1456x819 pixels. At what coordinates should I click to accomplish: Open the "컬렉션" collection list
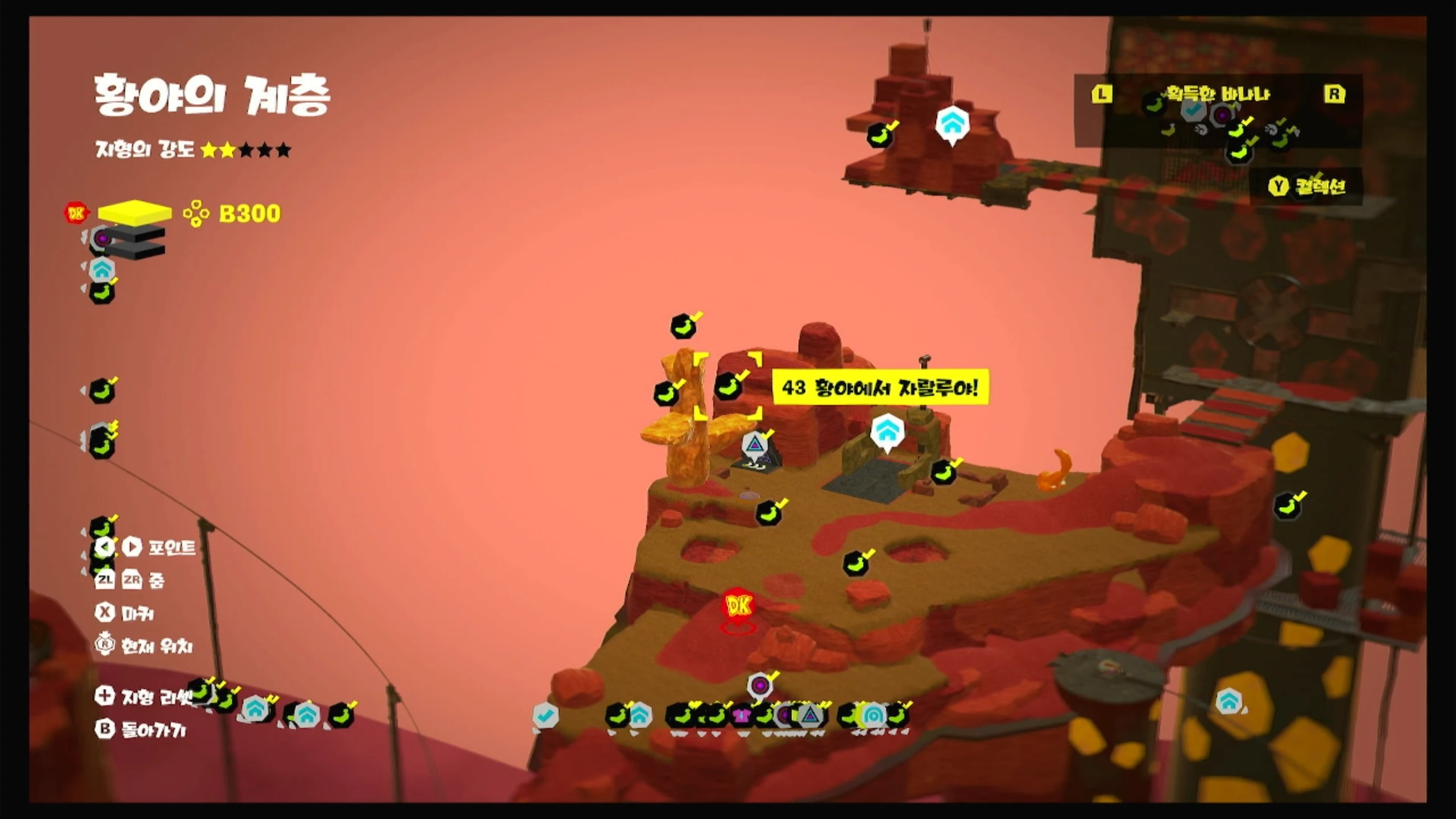pyautogui.click(x=1308, y=186)
